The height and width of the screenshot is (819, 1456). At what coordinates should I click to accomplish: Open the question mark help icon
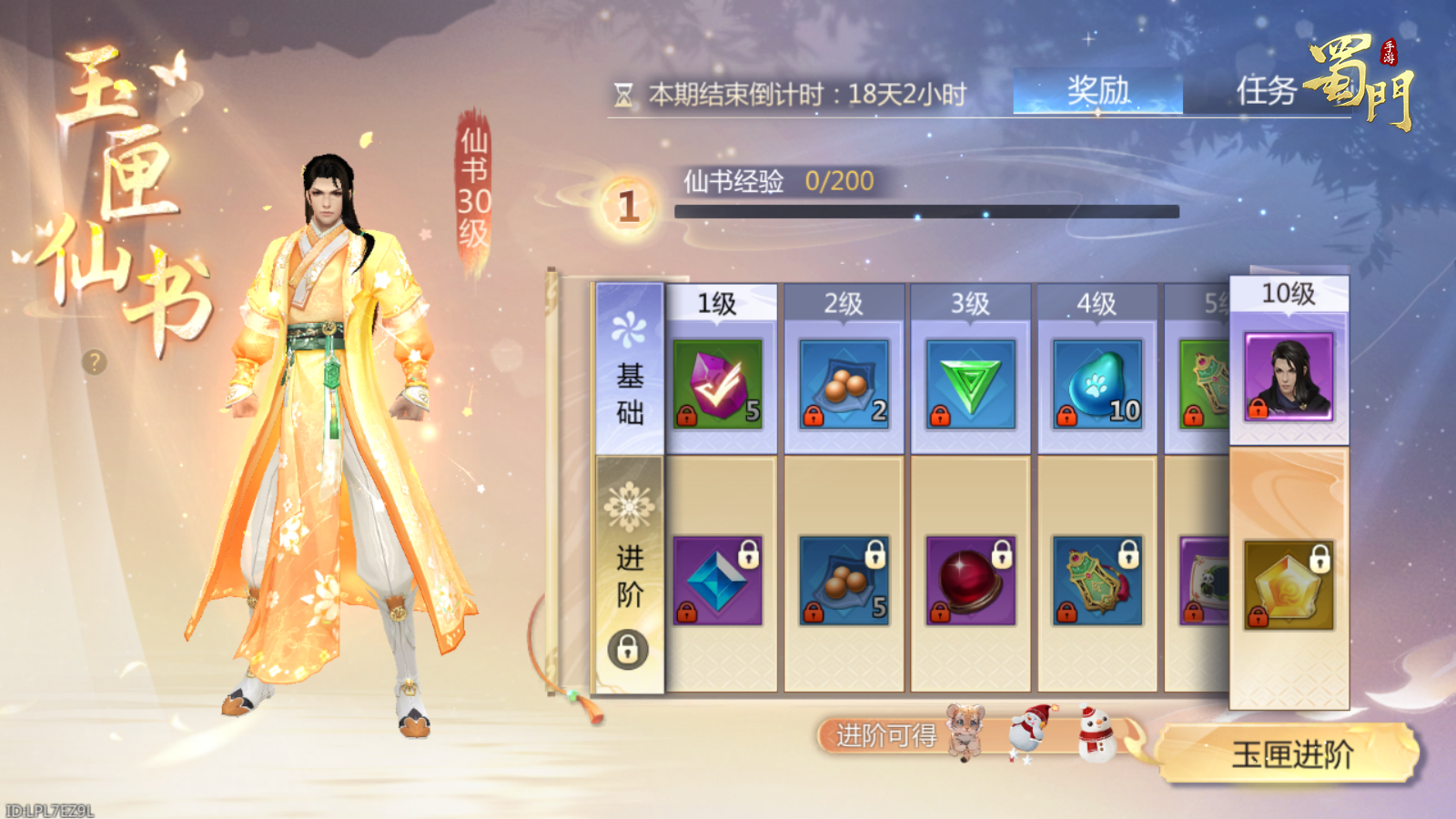(94, 362)
